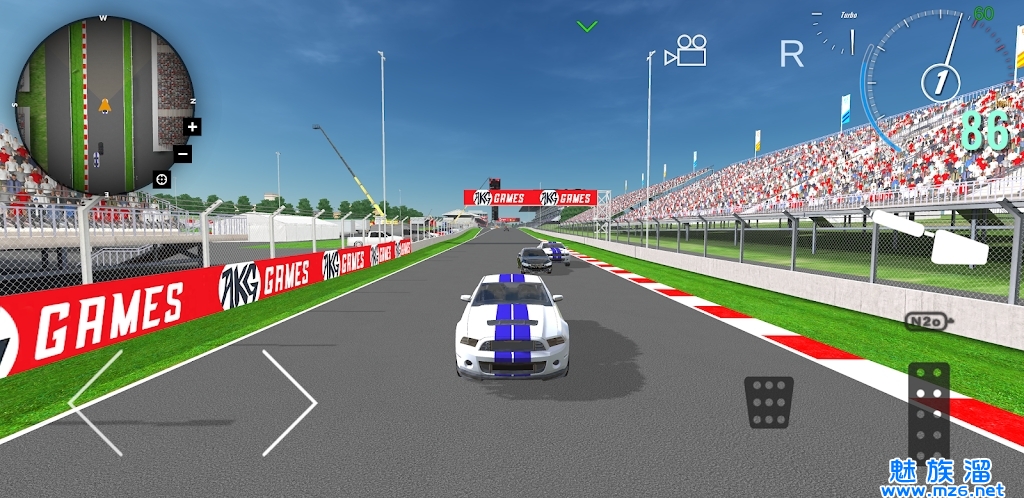1024x498 pixels.
Task: Hit the tall gas pedal
Action: pyautogui.click(x=928, y=412)
